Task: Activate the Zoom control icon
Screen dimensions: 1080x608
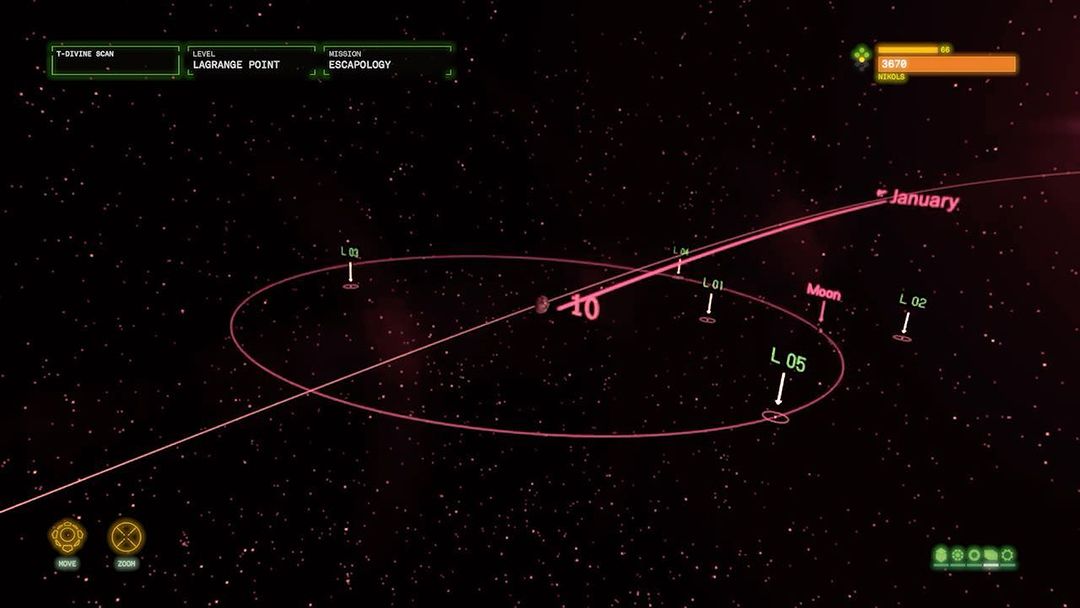Action: click(x=126, y=537)
